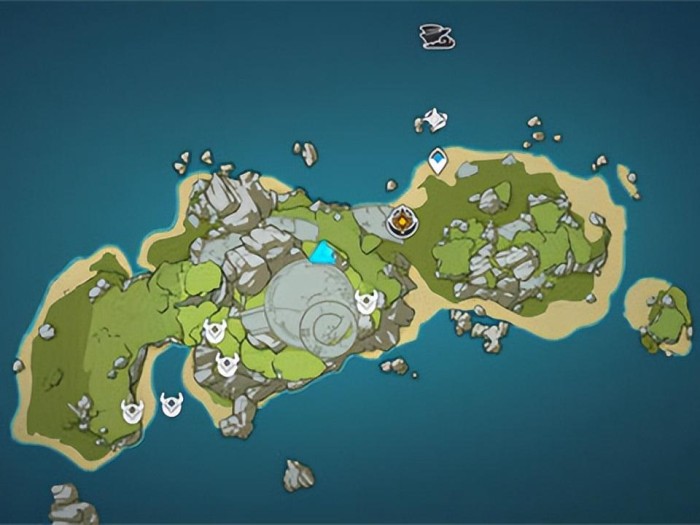Select the teleport waypoint pin with blue diamond
700x525 pixels.
tap(437, 159)
